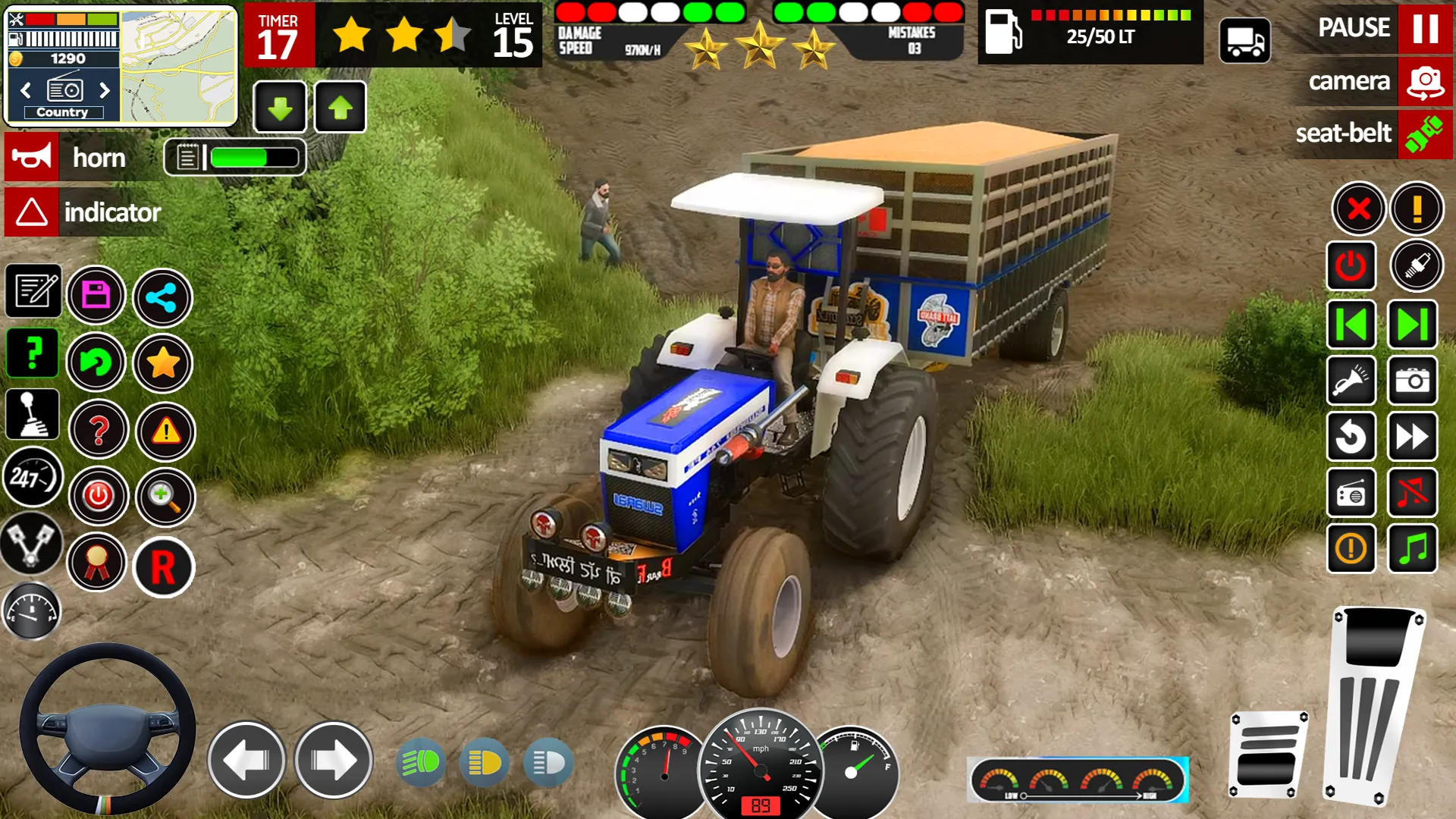Viewport: 1456px width, 819px height.
Task: Tap the green up arrow button
Action: [x=340, y=108]
